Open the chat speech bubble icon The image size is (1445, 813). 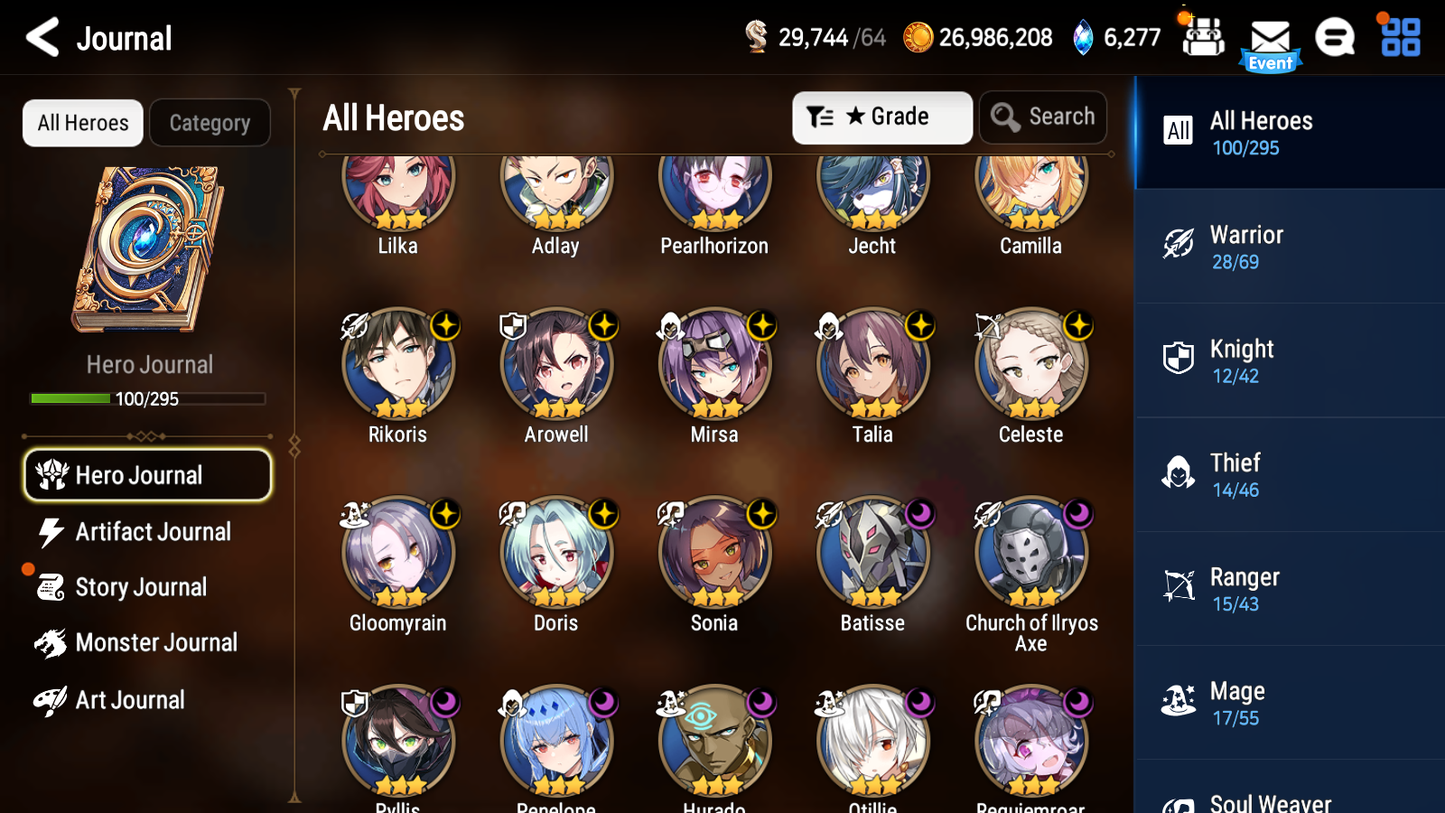1335,37
